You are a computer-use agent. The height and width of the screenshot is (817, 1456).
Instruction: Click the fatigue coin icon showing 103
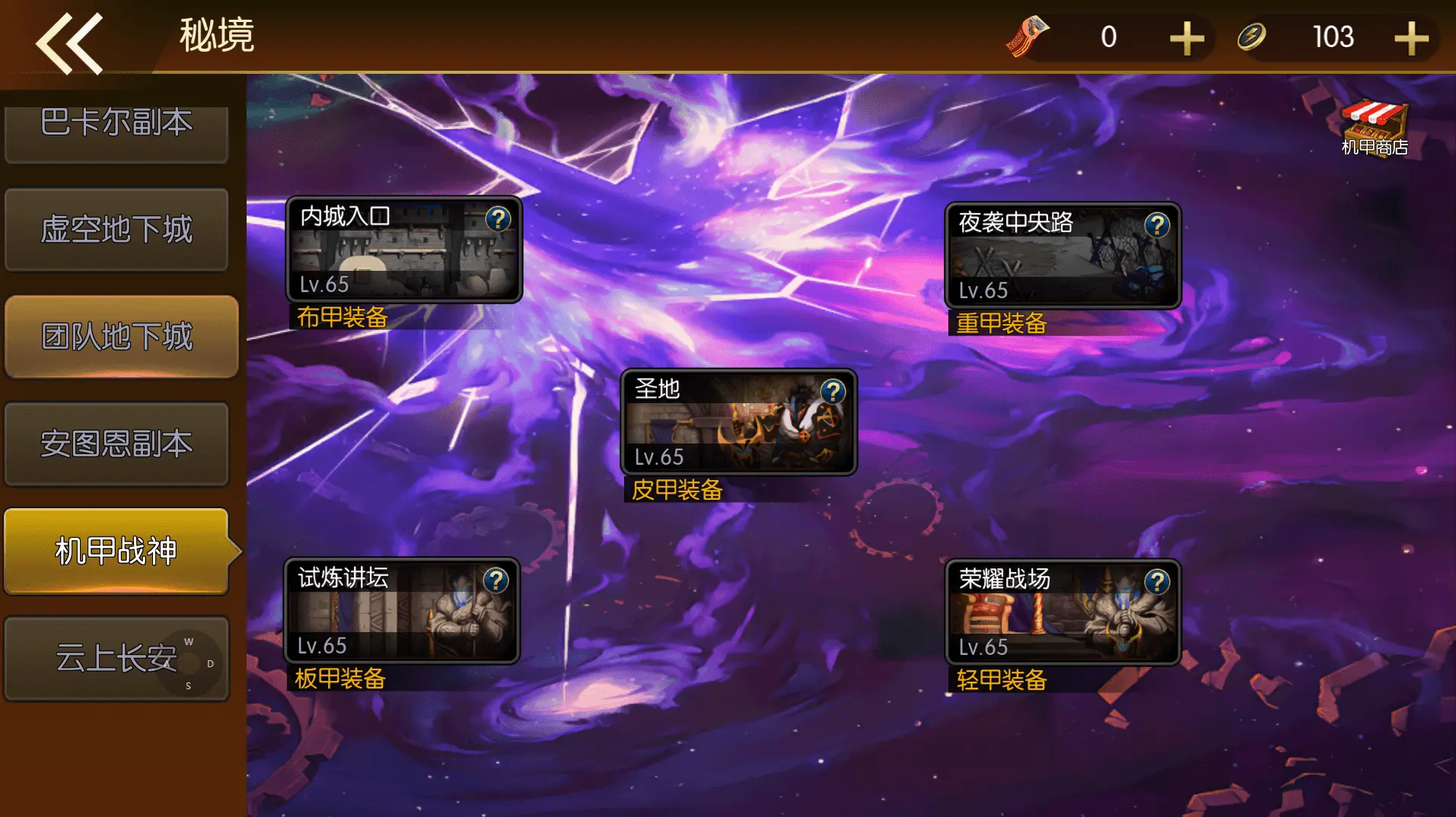pyautogui.click(x=1251, y=36)
